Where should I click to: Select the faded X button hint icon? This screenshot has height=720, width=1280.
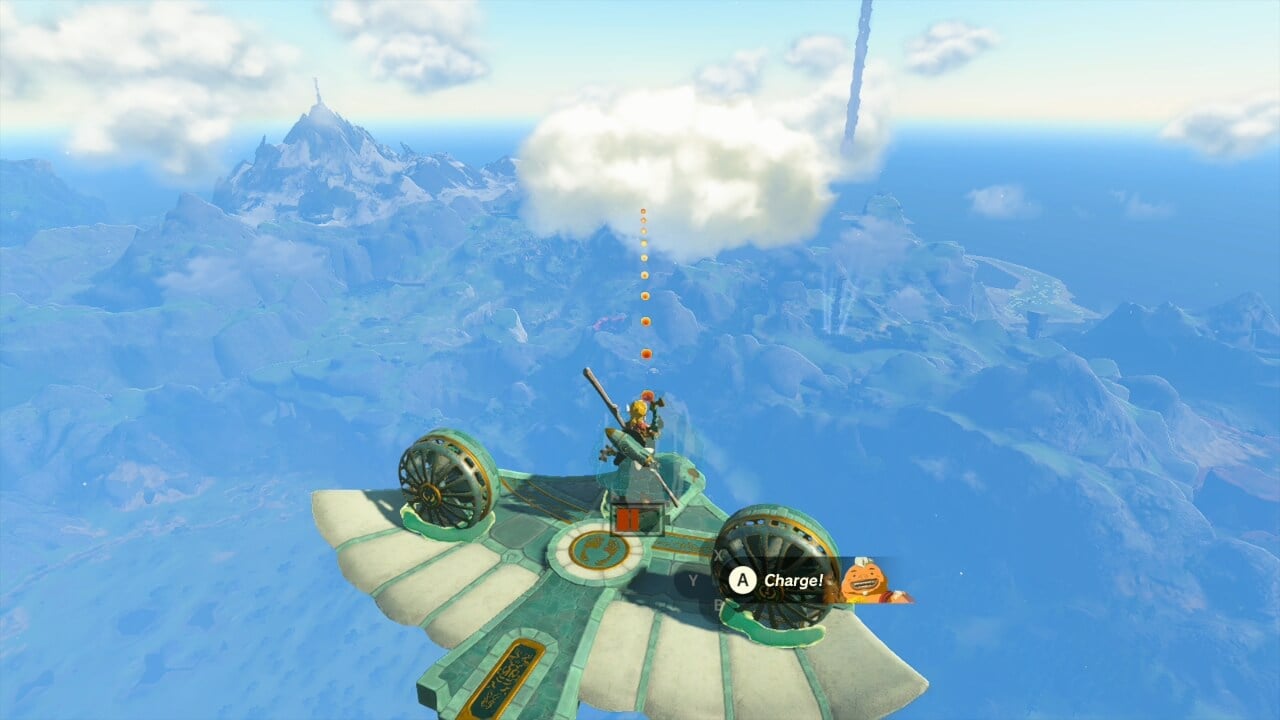coord(718,554)
